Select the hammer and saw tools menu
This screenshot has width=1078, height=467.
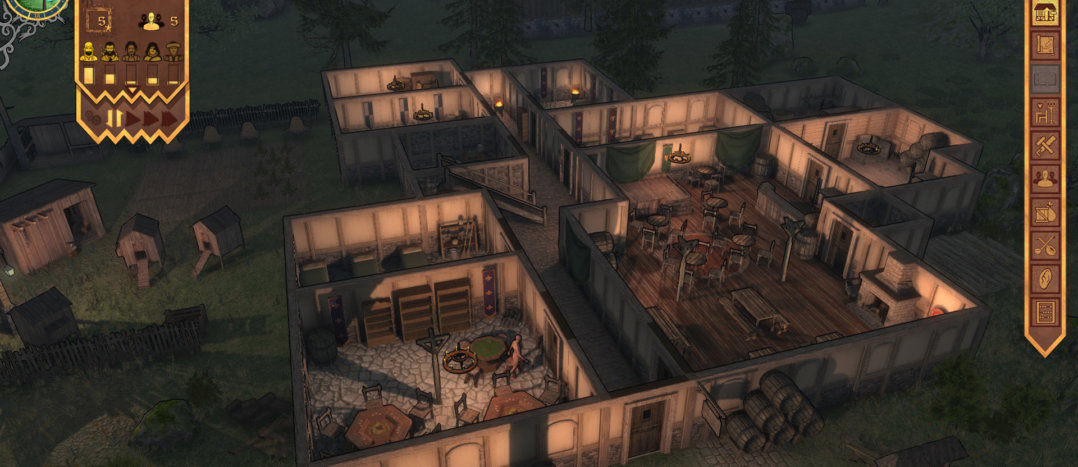click(1045, 146)
